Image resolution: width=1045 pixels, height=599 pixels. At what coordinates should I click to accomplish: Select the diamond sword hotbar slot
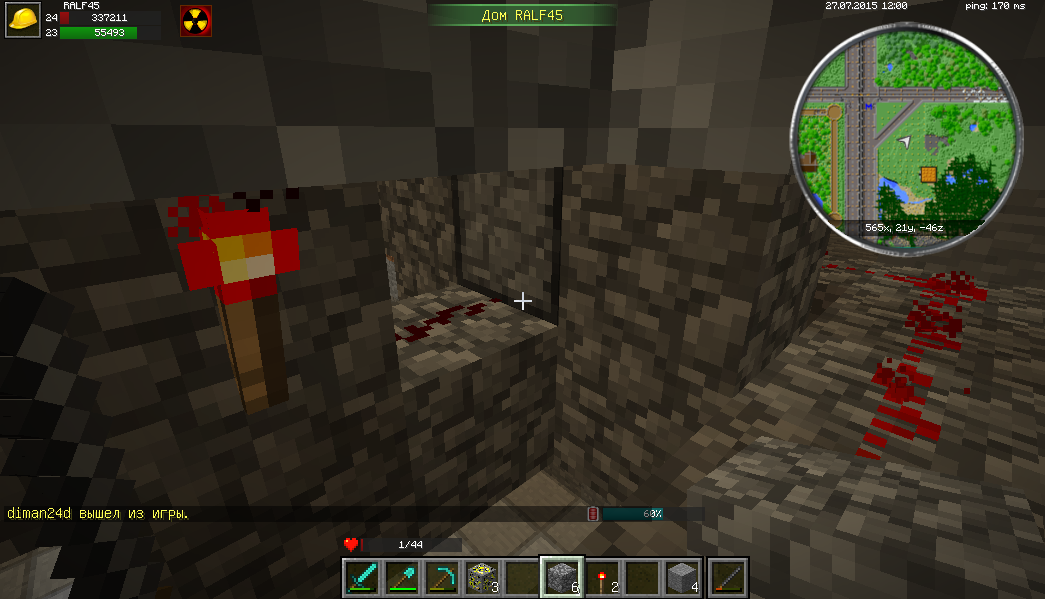click(360, 577)
